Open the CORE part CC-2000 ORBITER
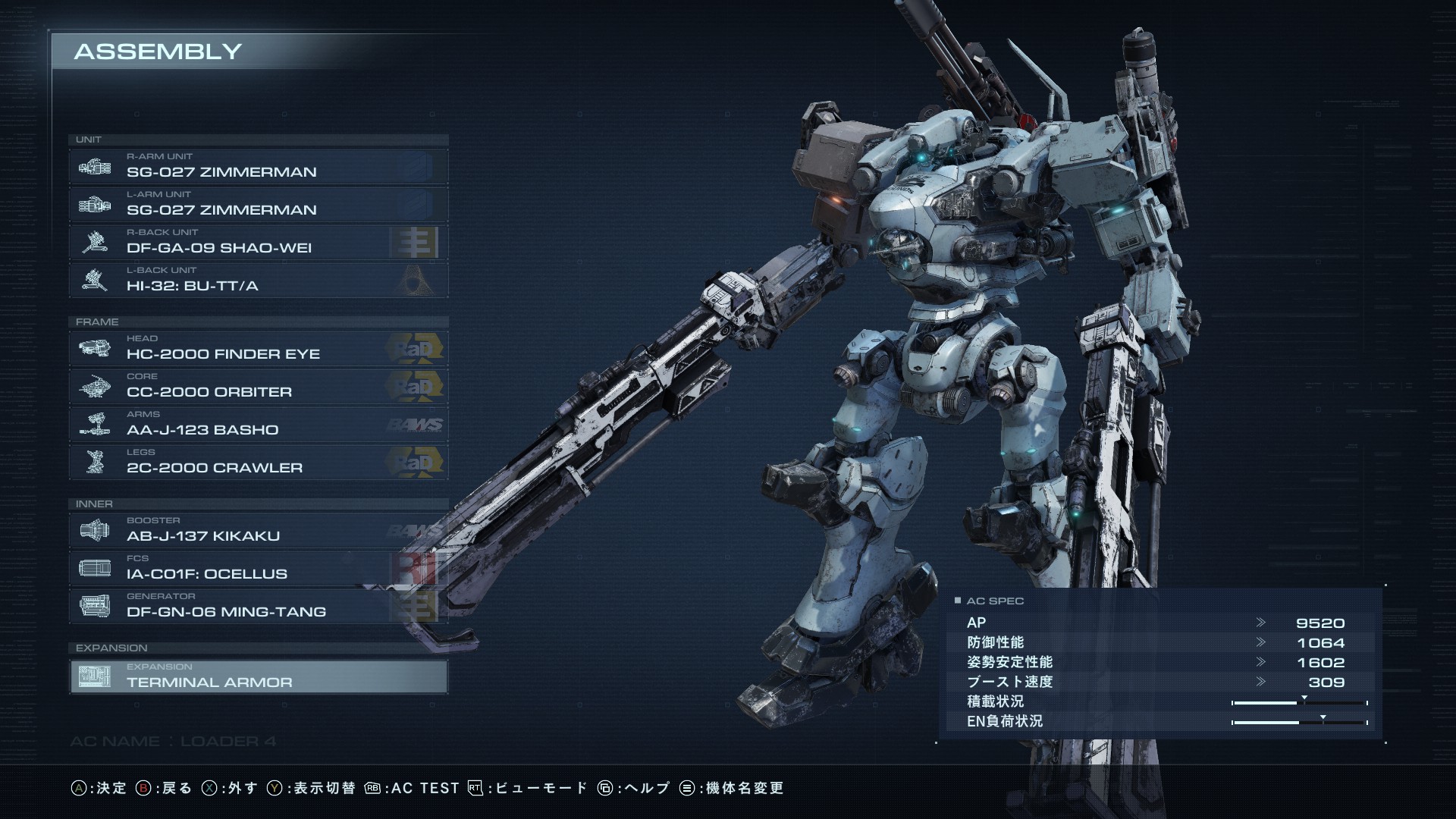Image resolution: width=1456 pixels, height=819 pixels. (x=258, y=386)
